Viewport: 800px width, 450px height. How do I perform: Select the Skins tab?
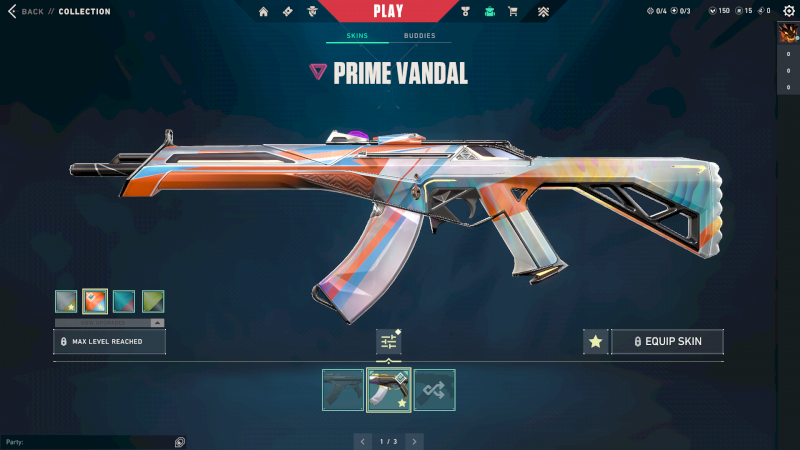[357, 36]
